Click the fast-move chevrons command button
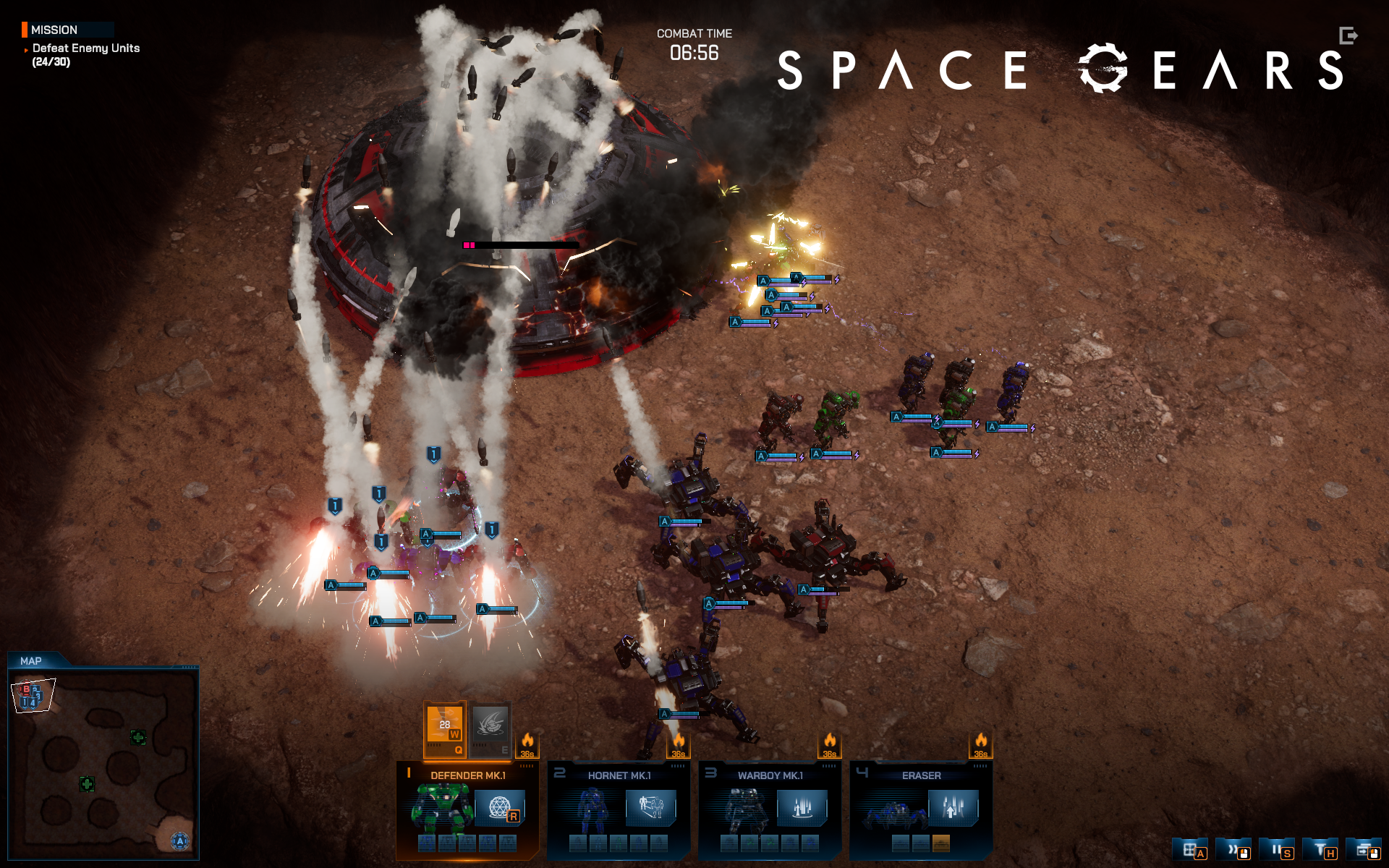 click(x=1234, y=850)
